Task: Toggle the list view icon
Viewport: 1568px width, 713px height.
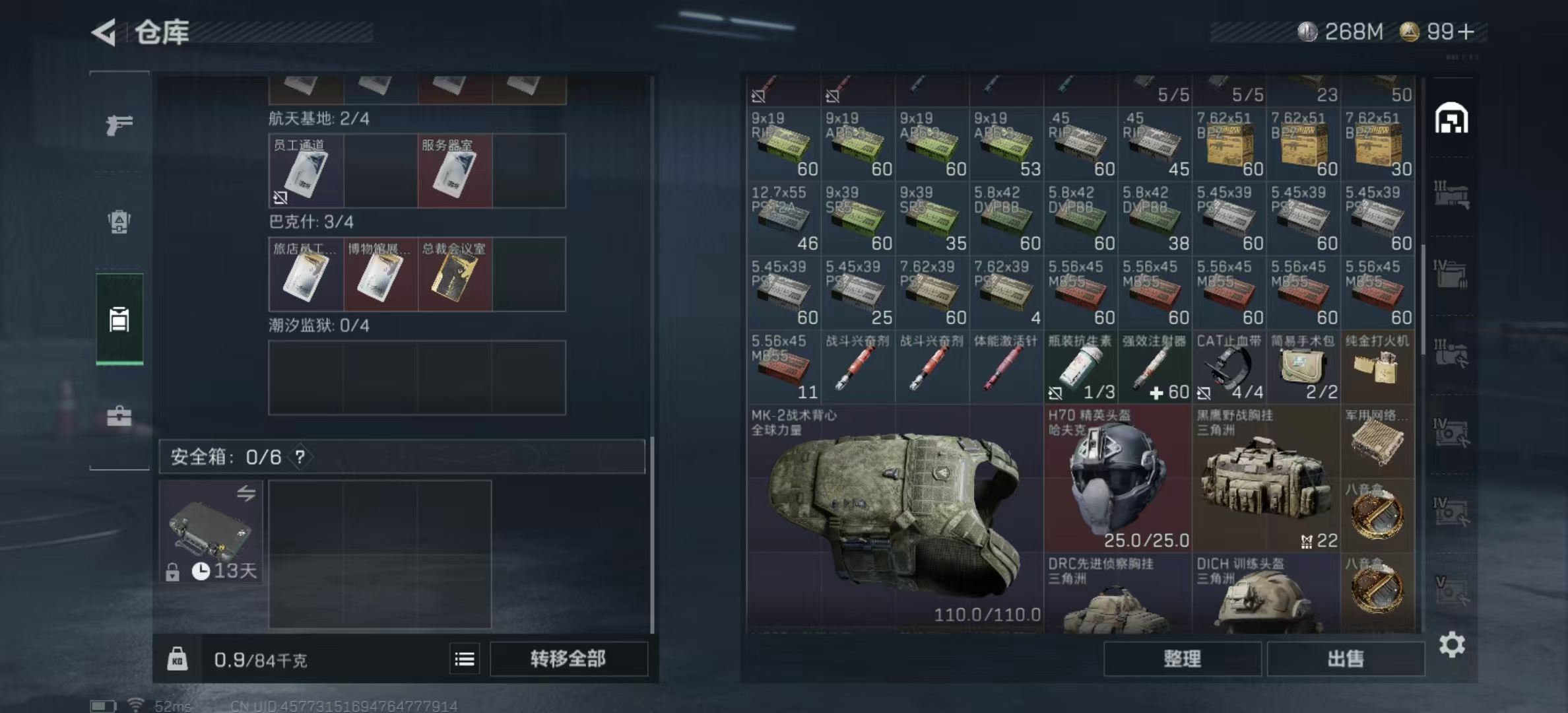Action: (x=465, y=658)
